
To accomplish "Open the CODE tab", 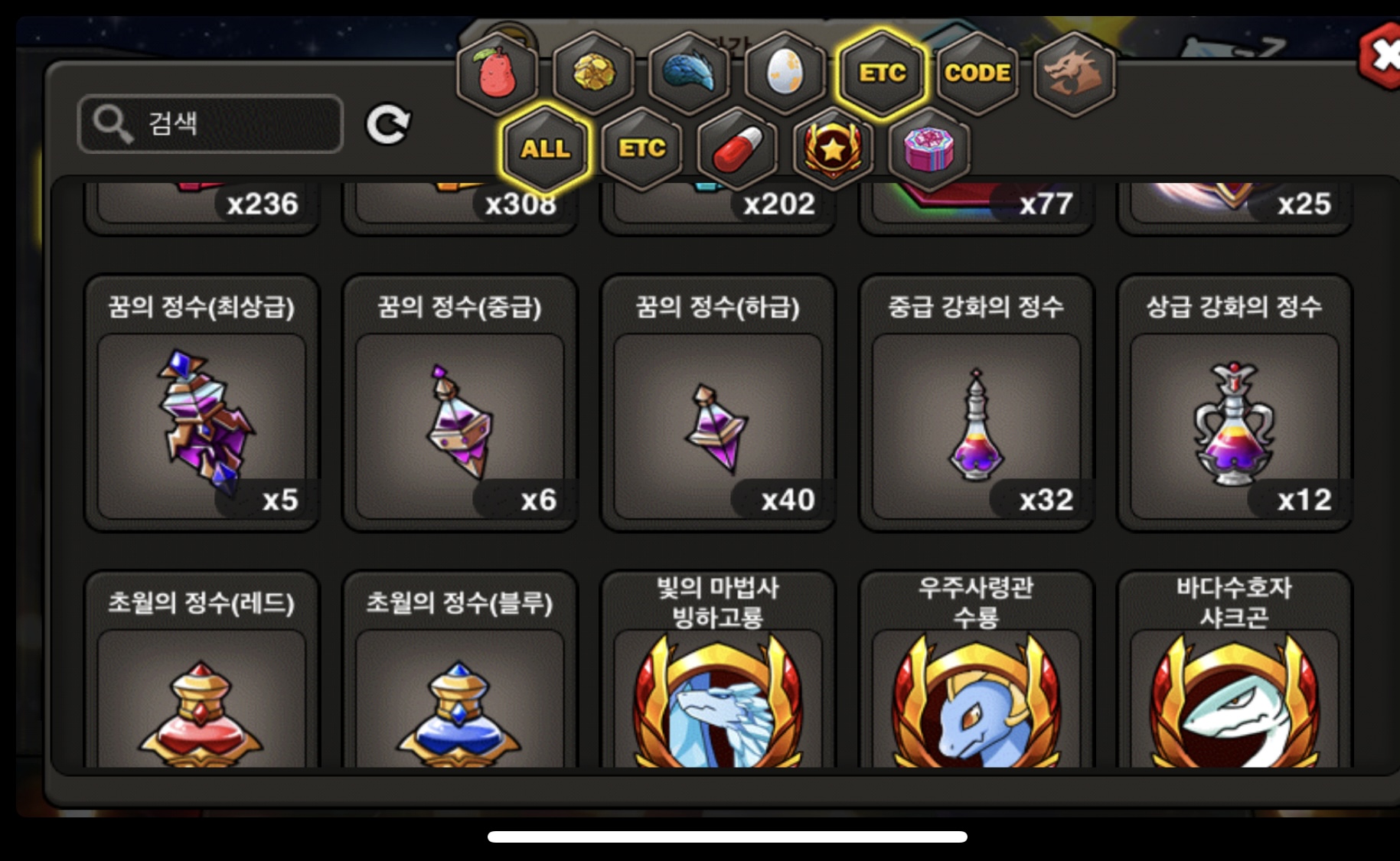I will [x=977, y=73].
